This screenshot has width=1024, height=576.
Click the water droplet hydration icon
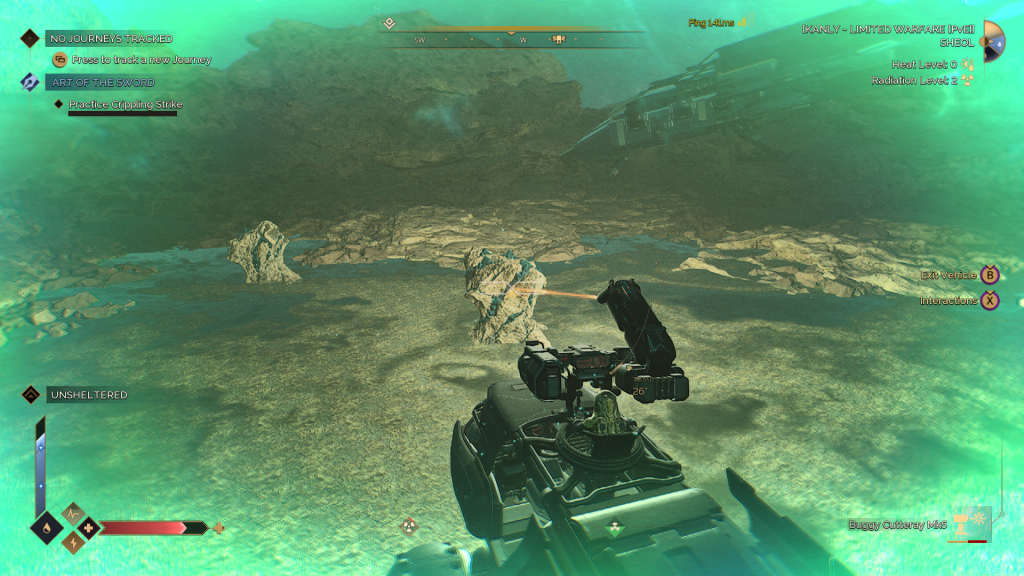click(46, 527)
